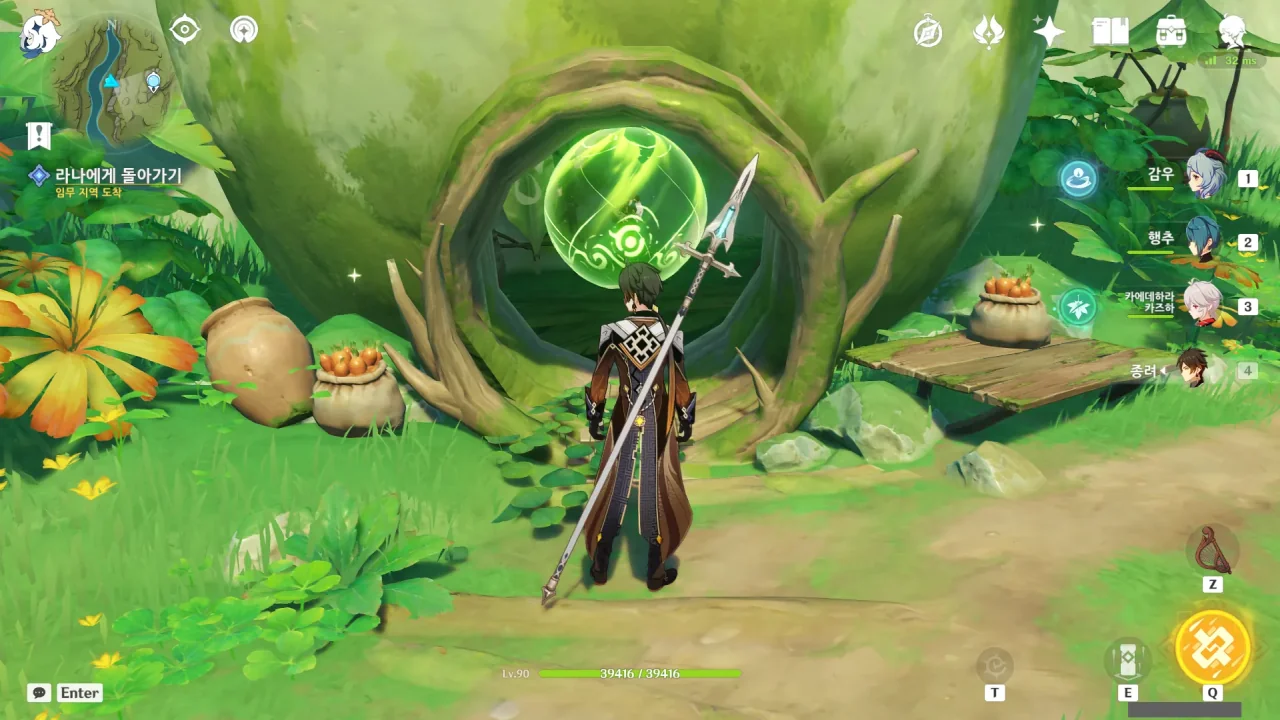The width and height of the screenshot is (1280, 720).
Task: Activate the elemental skill pillar icon
Action: [x=1127, y=660]
